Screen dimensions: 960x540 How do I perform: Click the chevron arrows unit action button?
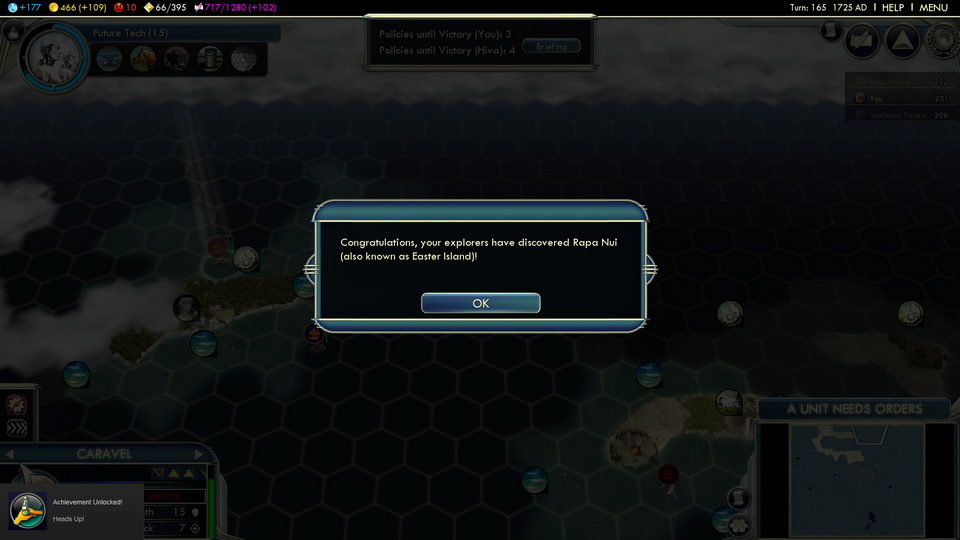click(16, 428)
